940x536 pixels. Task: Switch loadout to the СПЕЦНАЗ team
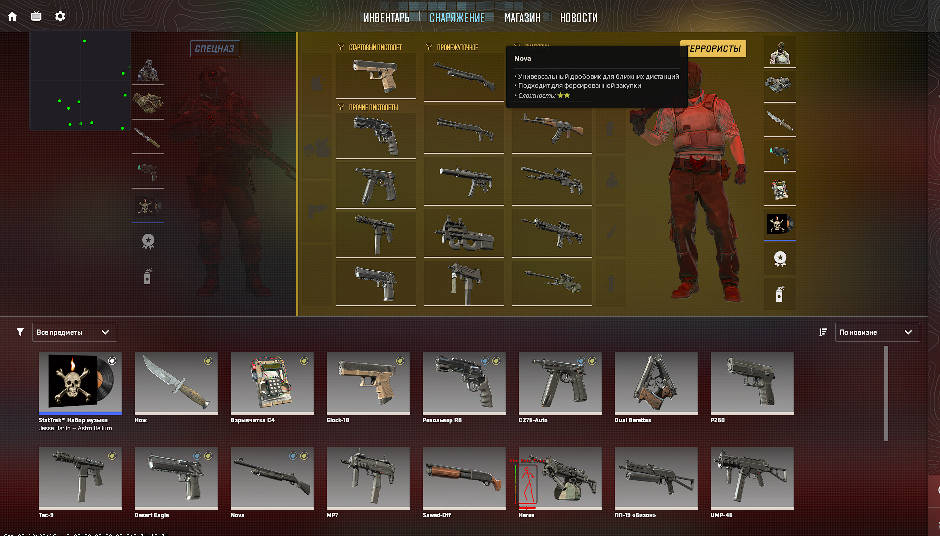pos(214,48)
